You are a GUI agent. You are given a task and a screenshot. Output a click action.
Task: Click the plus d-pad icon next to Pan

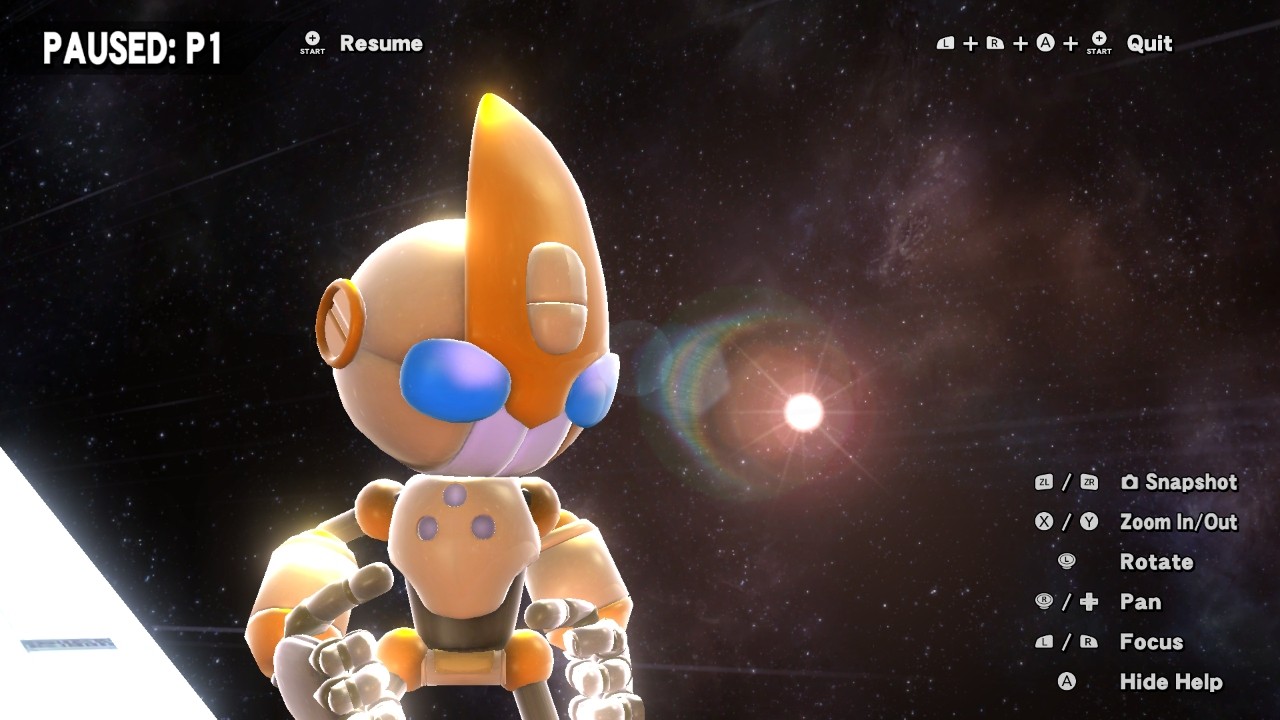tap(1087, 601)
